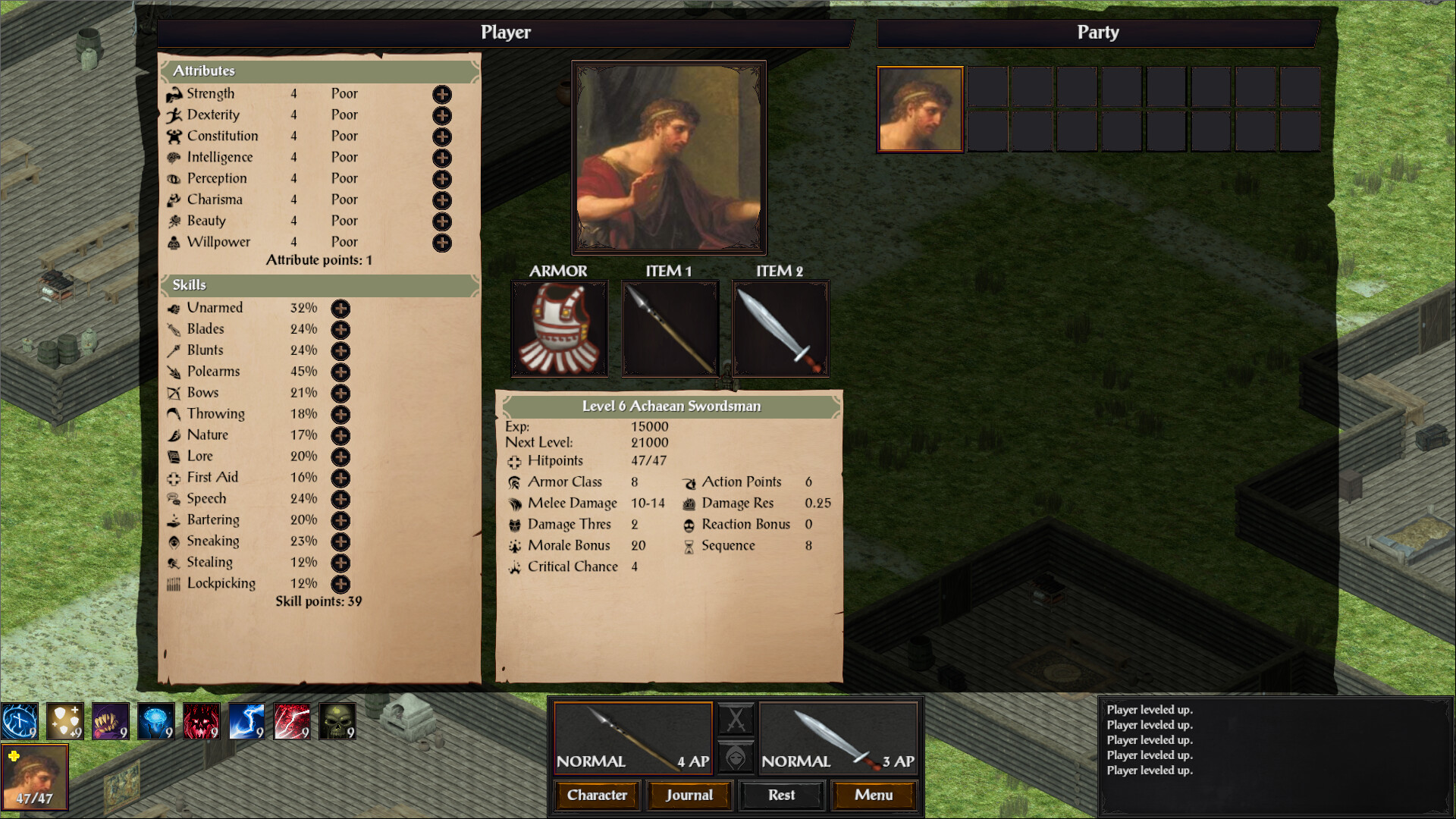Activate the glowing shields blessing ability

point(64,720)
